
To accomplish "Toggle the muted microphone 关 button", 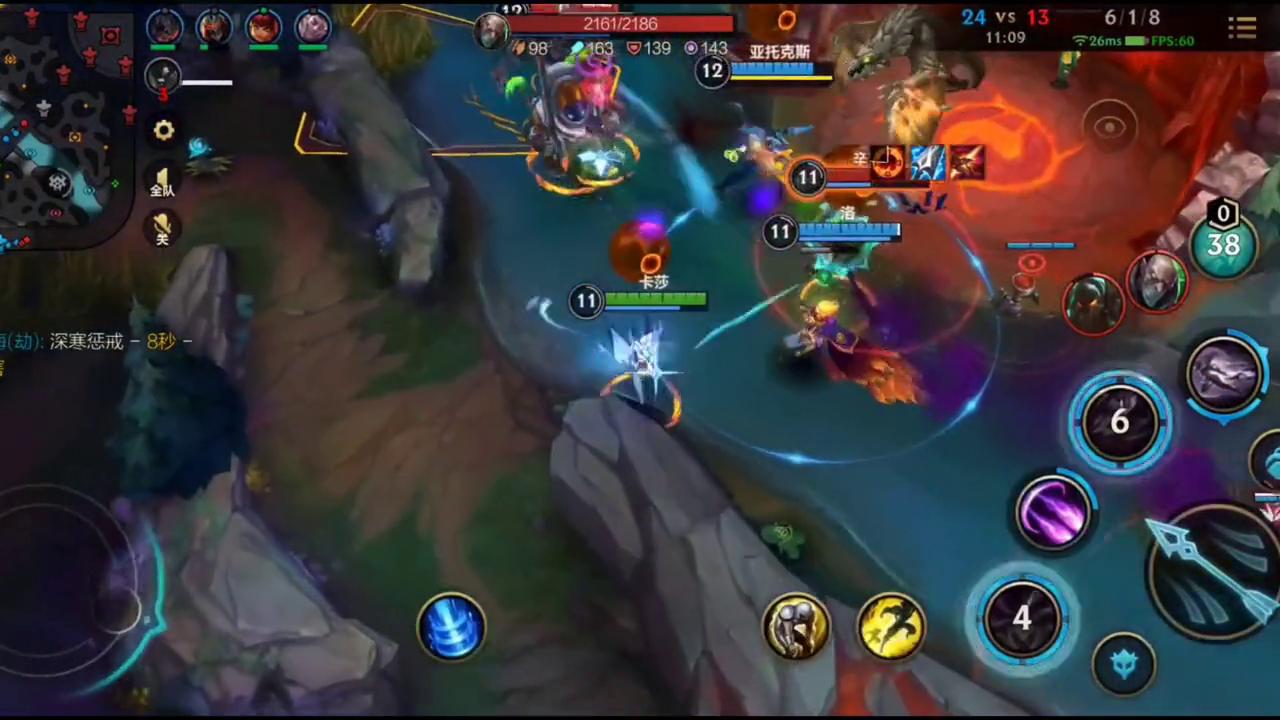I will pos(162,228).
